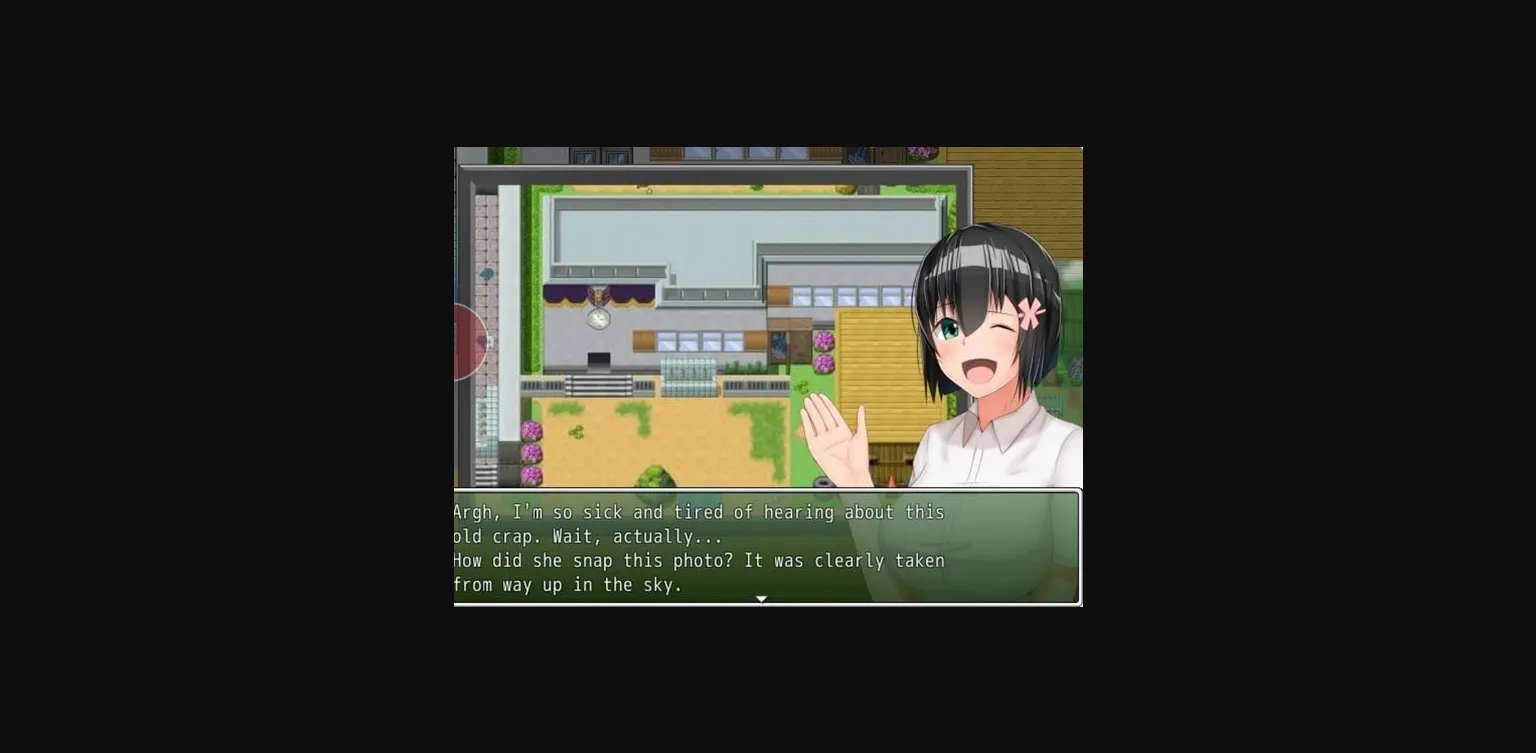Screen dimensions: 1536x753
Task: Click the row of windows on the right building
Action: click(846, 296)
